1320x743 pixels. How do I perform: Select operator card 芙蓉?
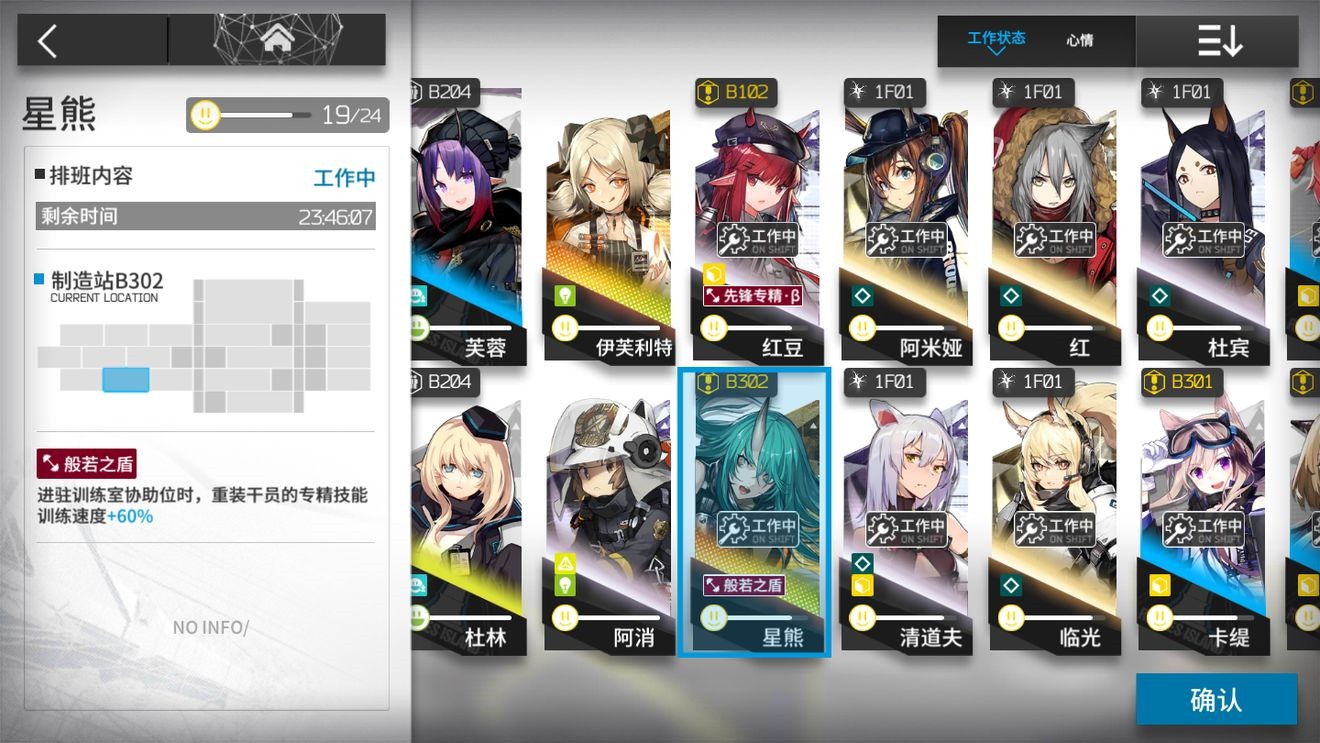tap(466, 222)
